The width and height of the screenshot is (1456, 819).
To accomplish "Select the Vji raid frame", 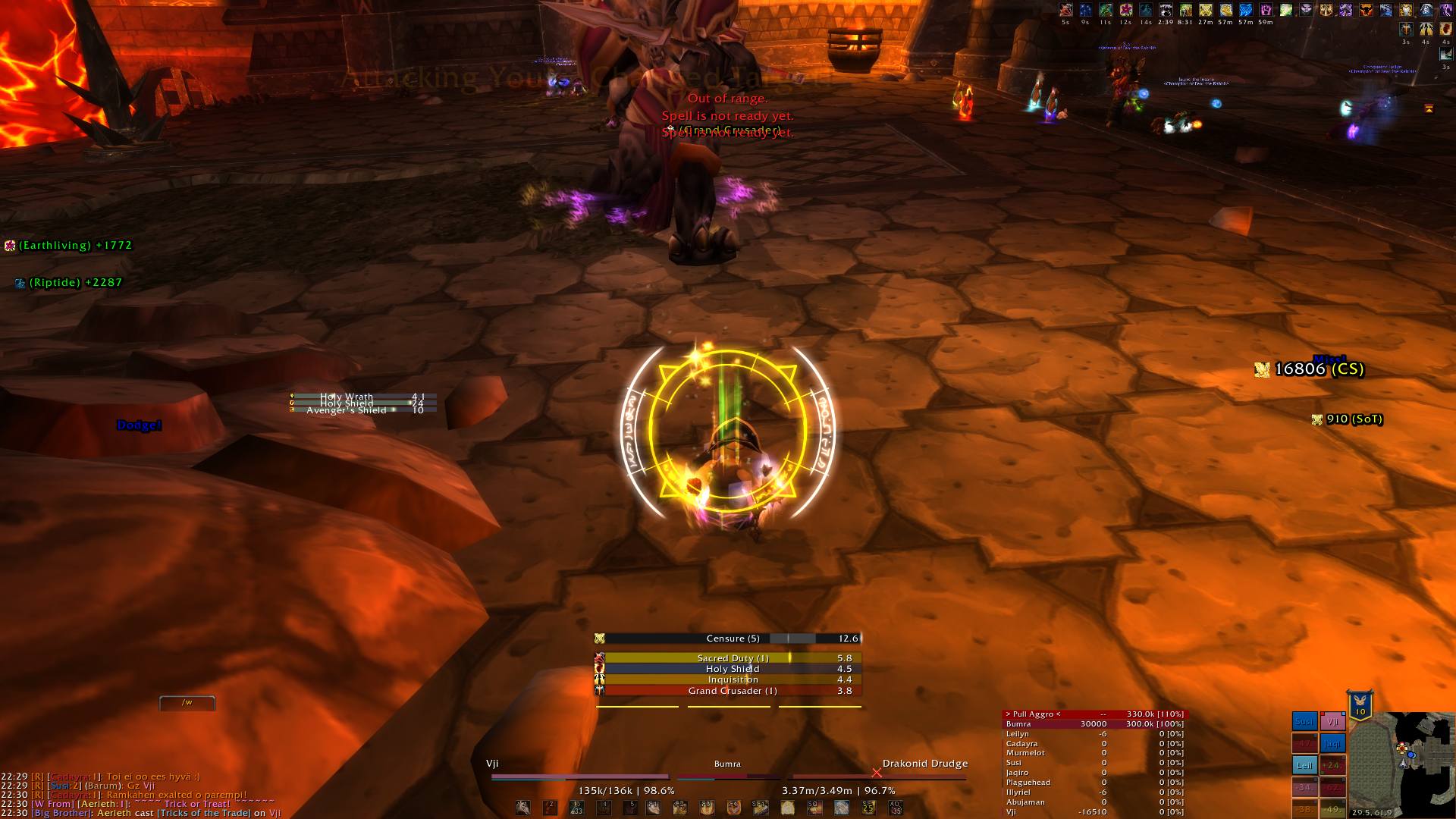I will 1332,722.
